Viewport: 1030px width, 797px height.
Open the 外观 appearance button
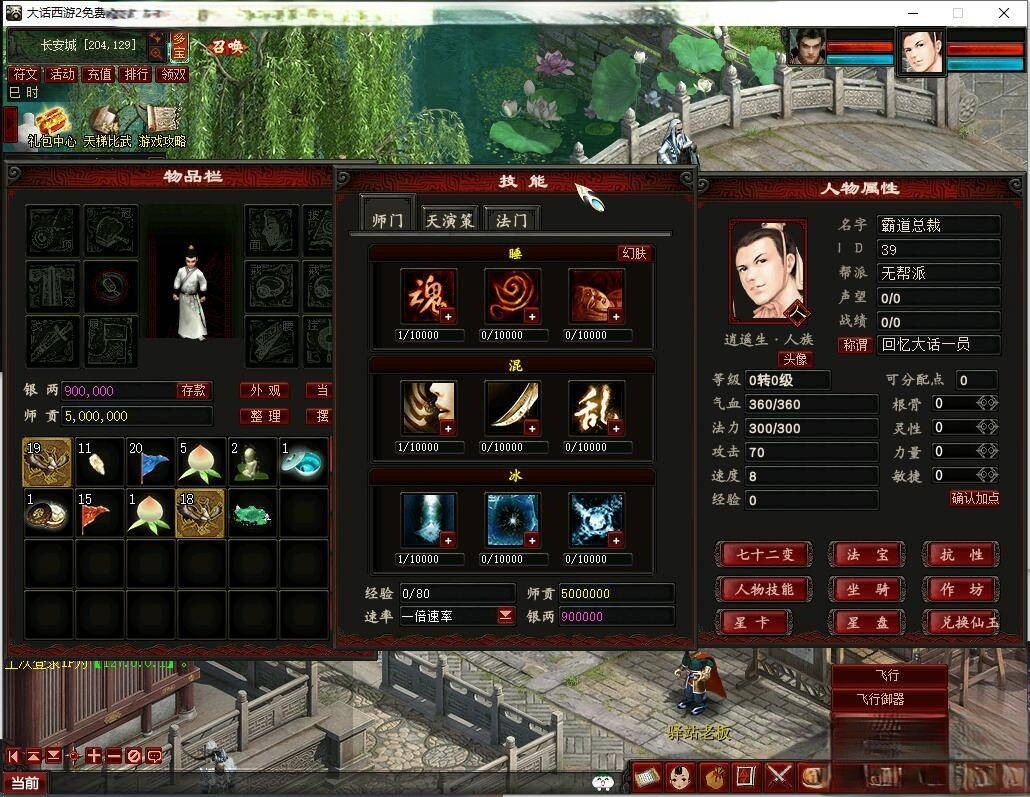265,390
